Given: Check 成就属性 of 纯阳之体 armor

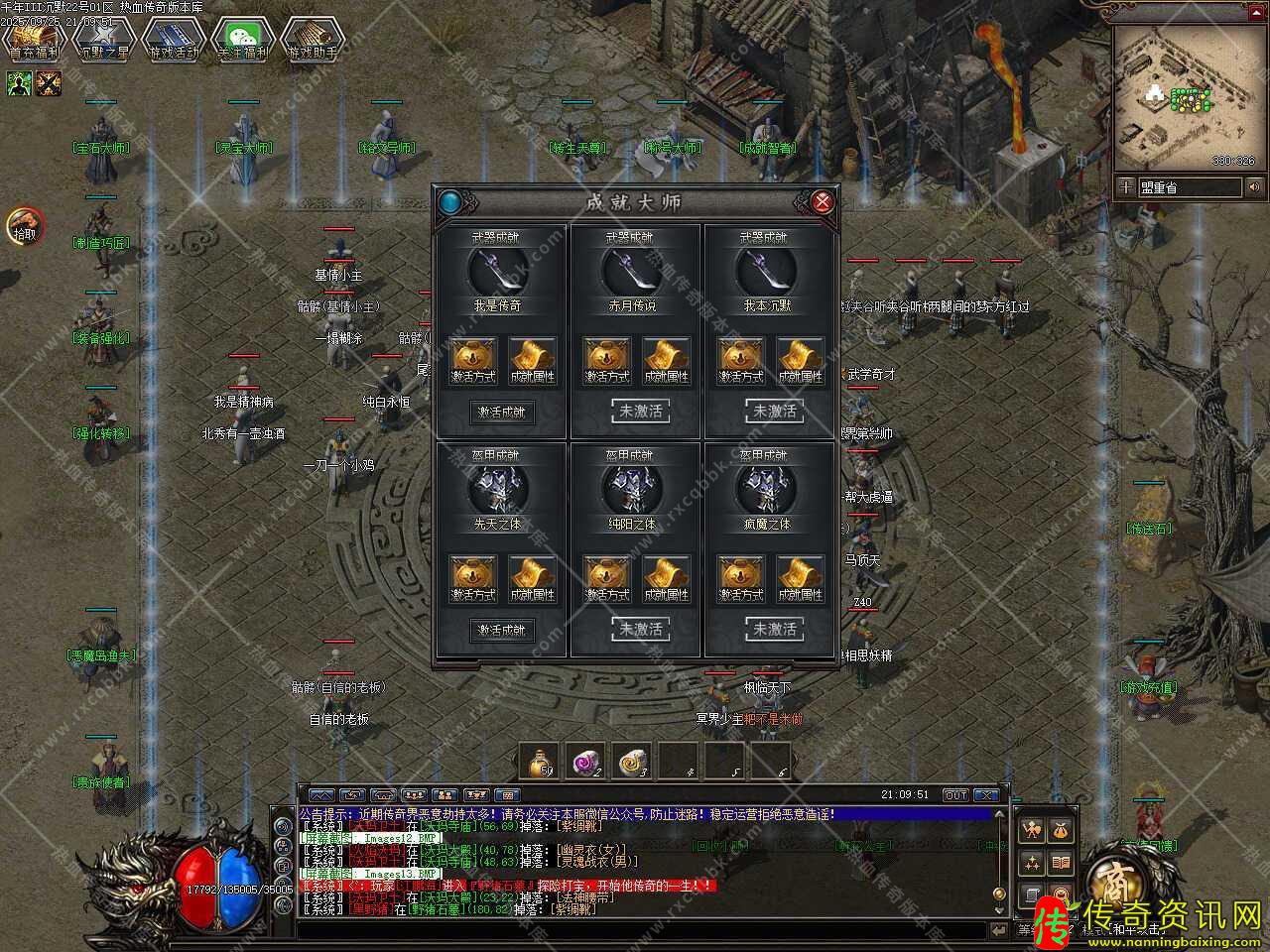Looking at the screenshot, I should tap(666, 578).
